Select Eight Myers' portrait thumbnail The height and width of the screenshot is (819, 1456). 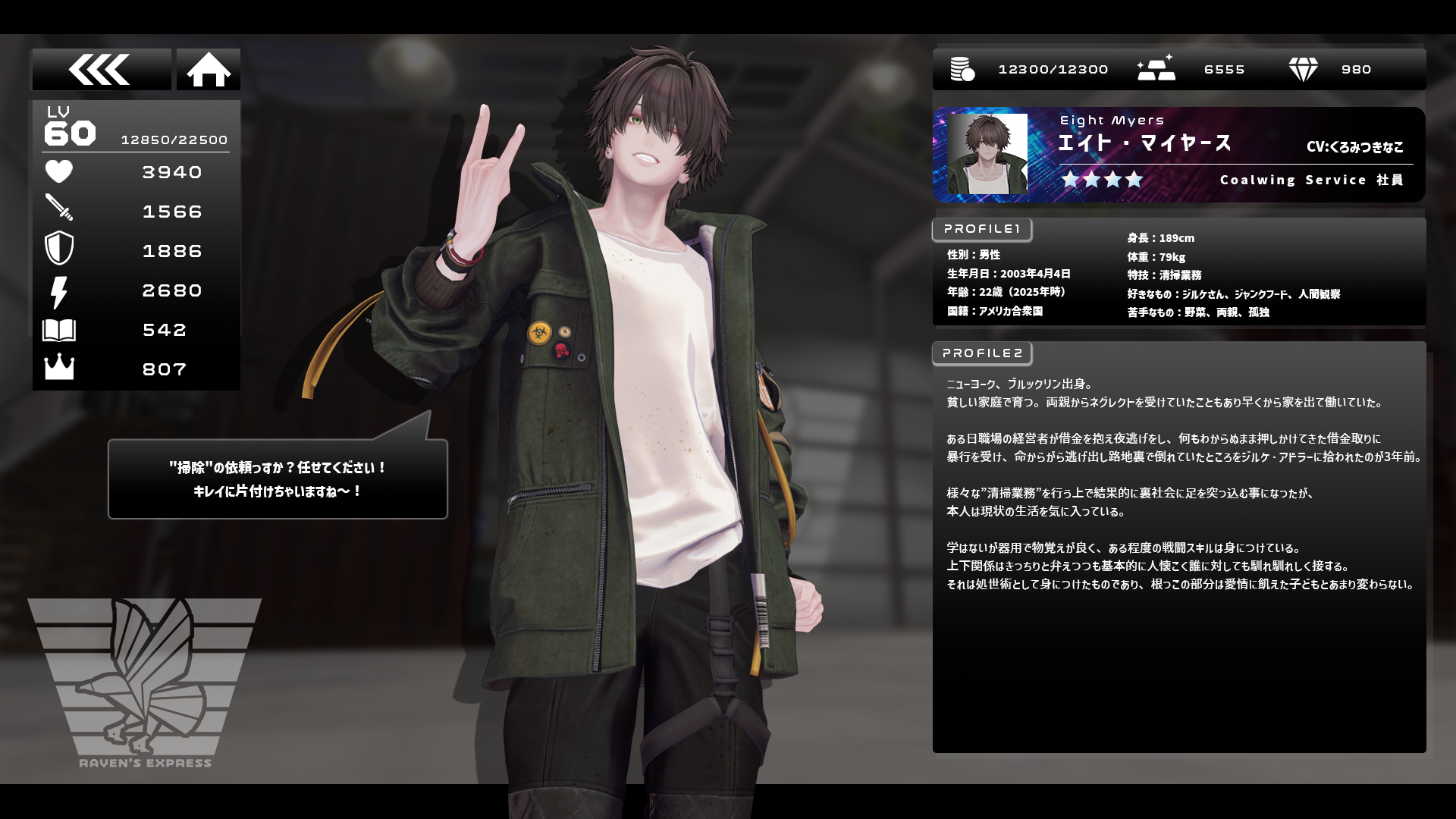(987, 154)
